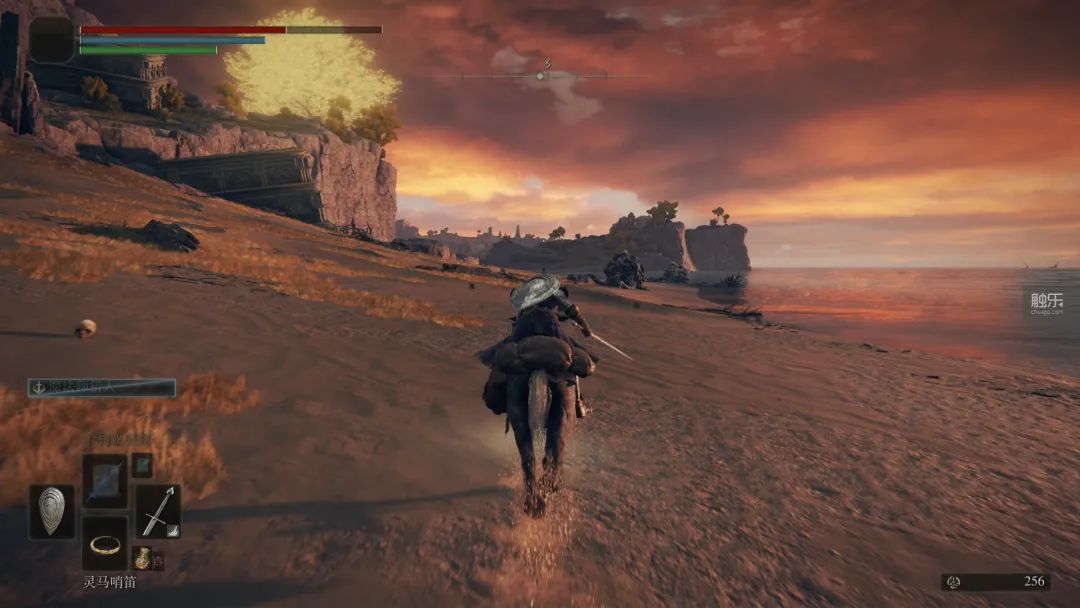Click the anchor-marked message banner
Screen dimensions: 1080x608
point(102,388)
